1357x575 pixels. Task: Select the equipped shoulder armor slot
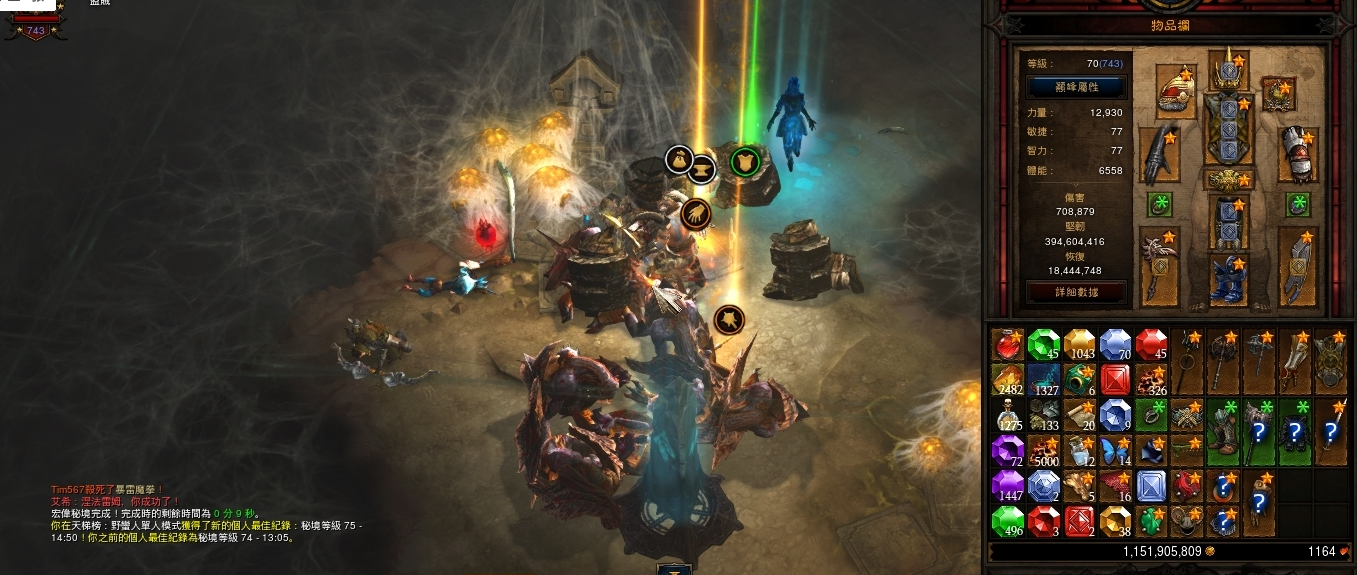click(x=1175, y=91)
